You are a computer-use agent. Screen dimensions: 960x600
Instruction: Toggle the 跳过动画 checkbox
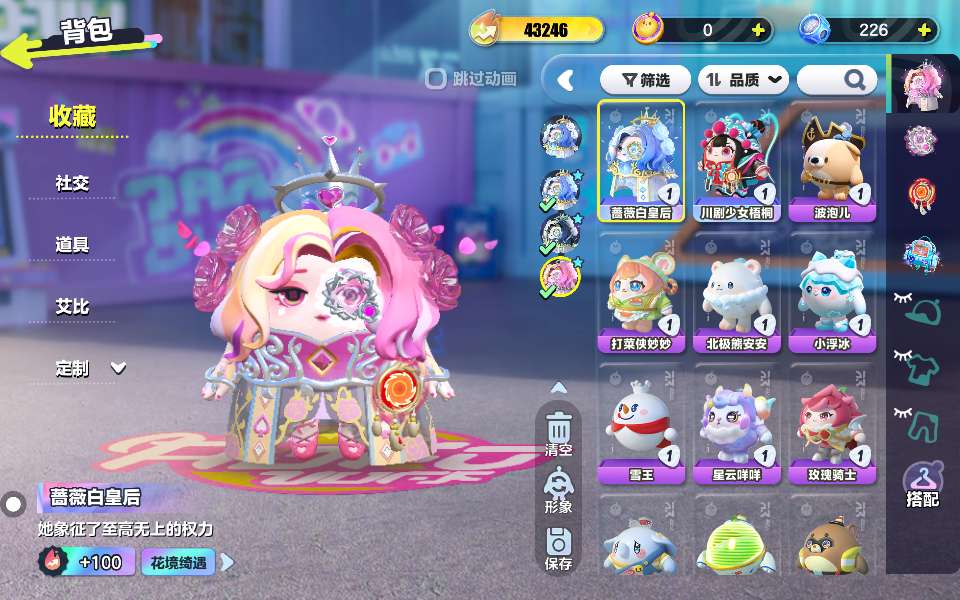(x=436, y=78)
